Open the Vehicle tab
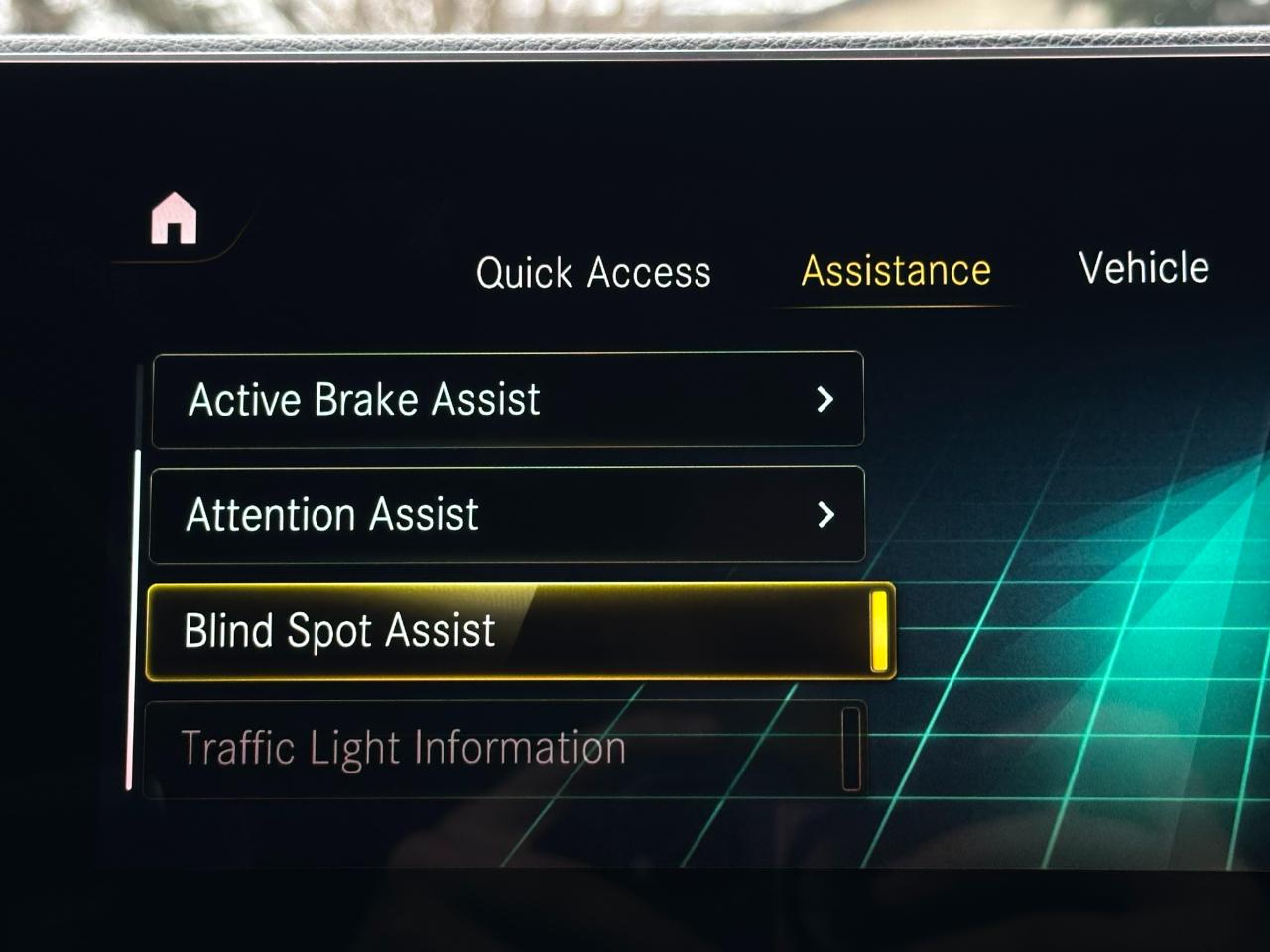 point(1143,268)
